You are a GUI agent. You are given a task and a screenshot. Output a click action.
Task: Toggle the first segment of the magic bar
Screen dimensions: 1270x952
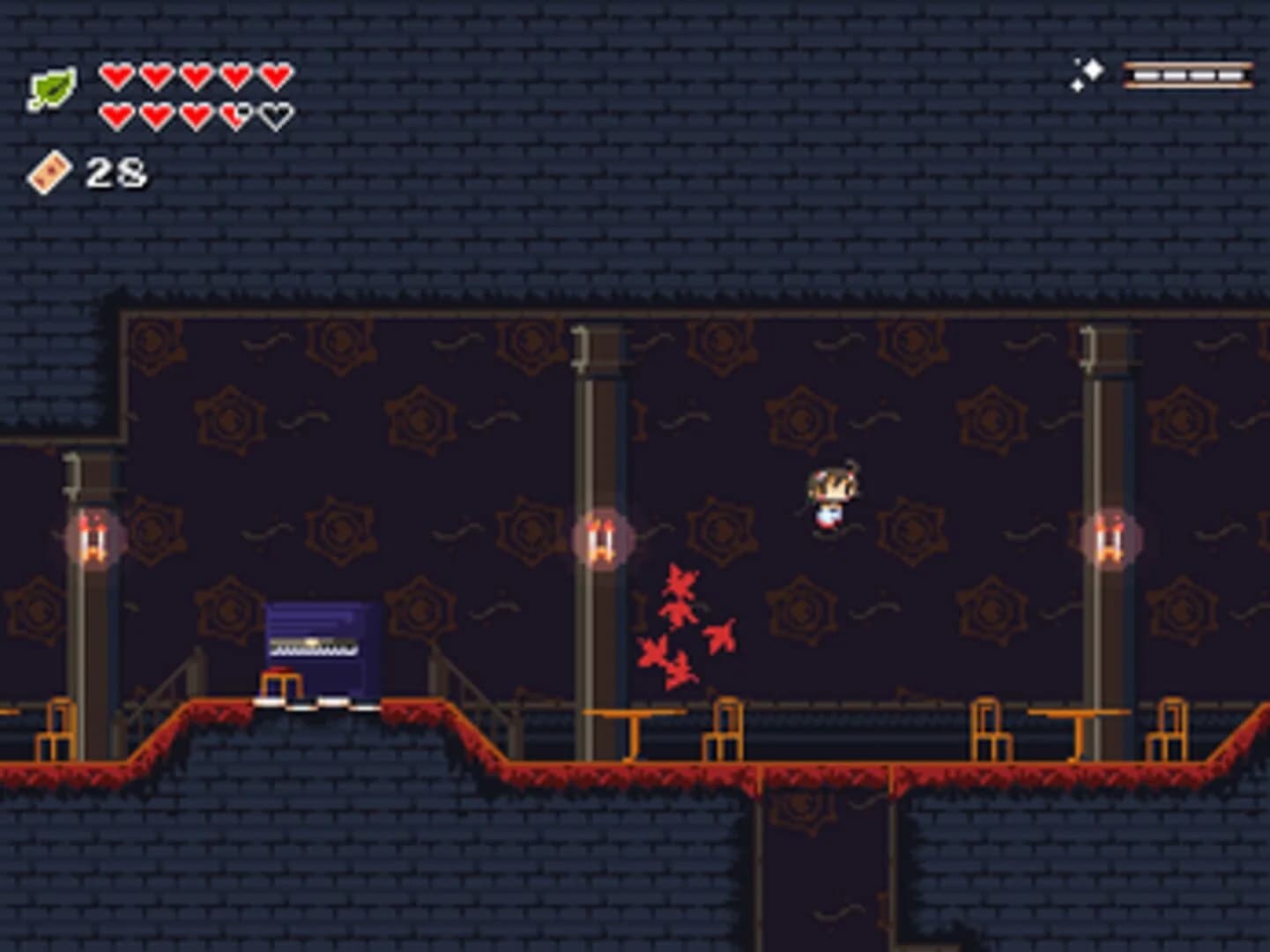coord(1146,76)
